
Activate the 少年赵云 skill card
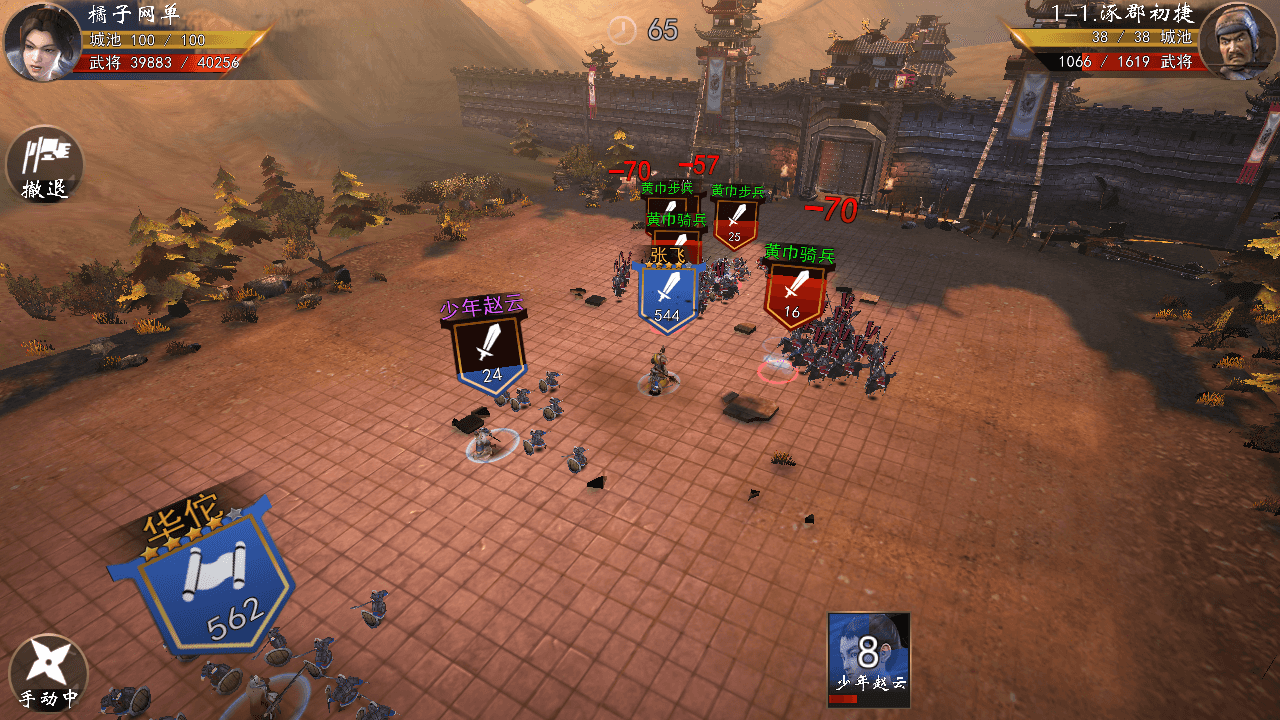coord(869,659)
